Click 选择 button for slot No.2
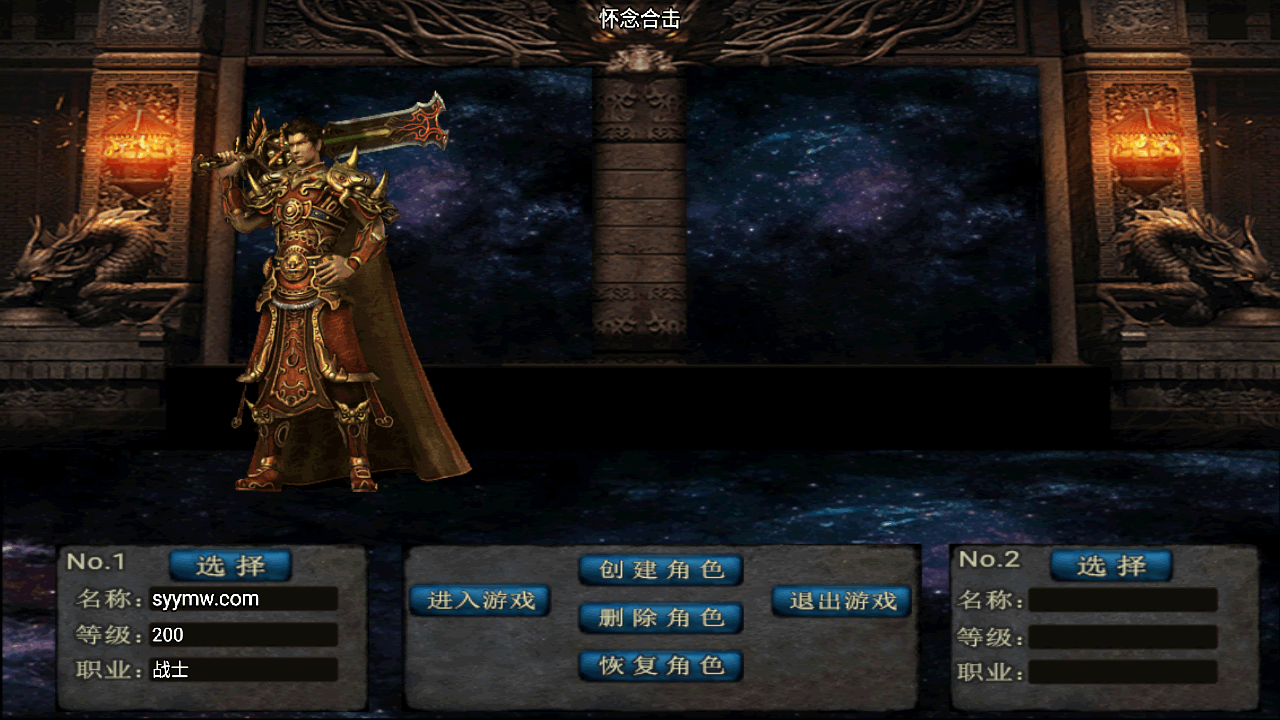 point(1111,566)
